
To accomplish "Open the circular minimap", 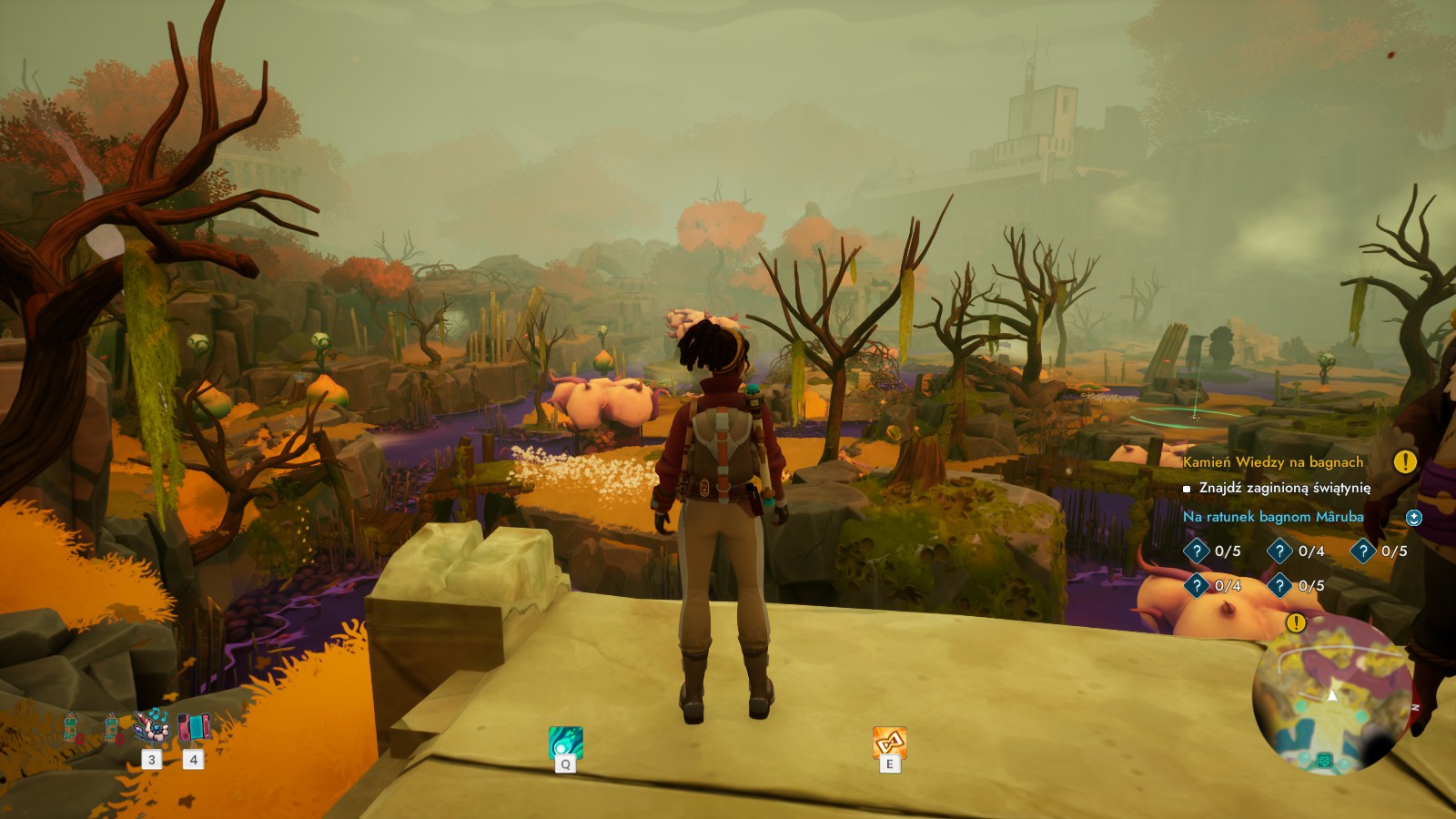I will pyautogui.click(x=1332, y=695).
